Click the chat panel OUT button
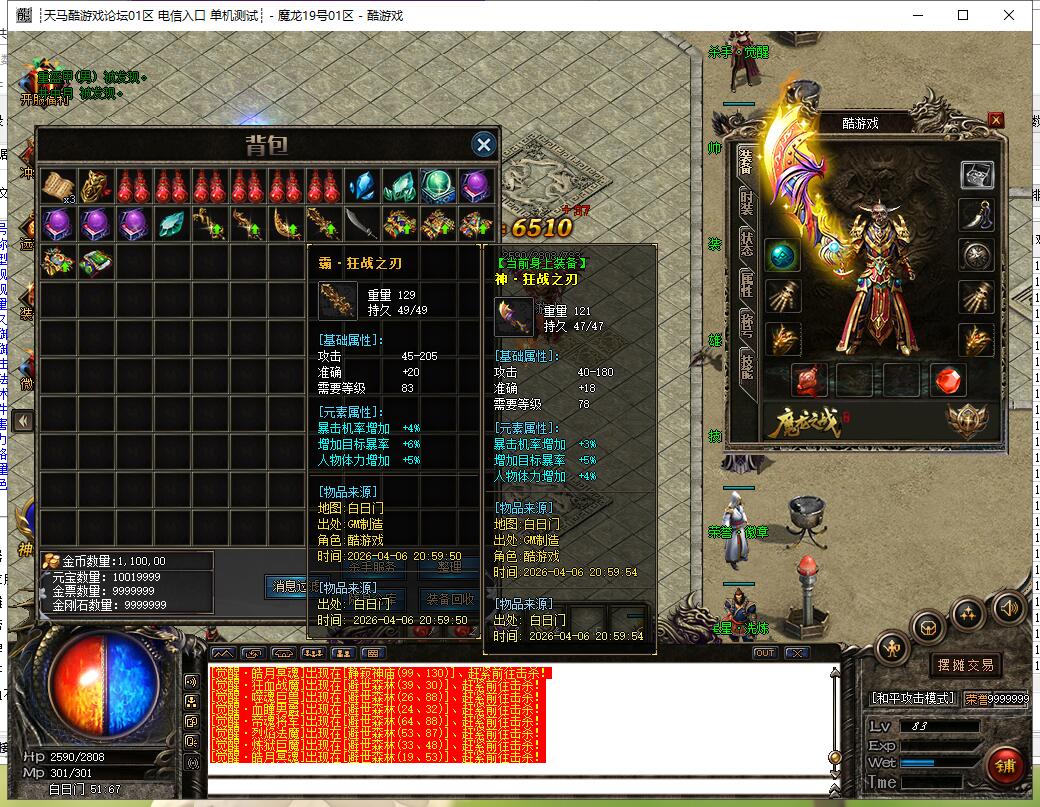Image resolution: width=1040 pixels, height=807 pixels. pyautogui.click(x=765, y=653)
